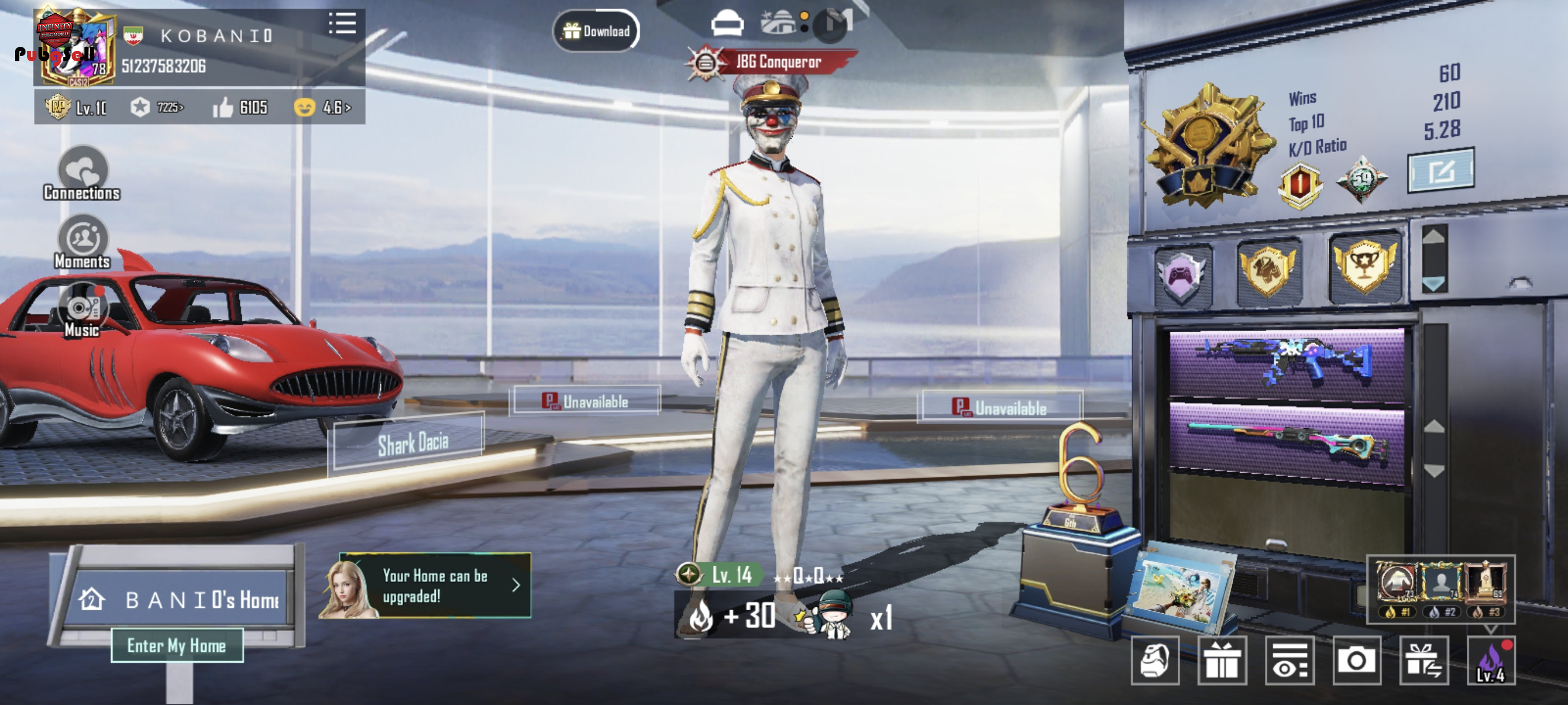
Task: Open the list menu beside the player name
Action: (x=342, y=24)
